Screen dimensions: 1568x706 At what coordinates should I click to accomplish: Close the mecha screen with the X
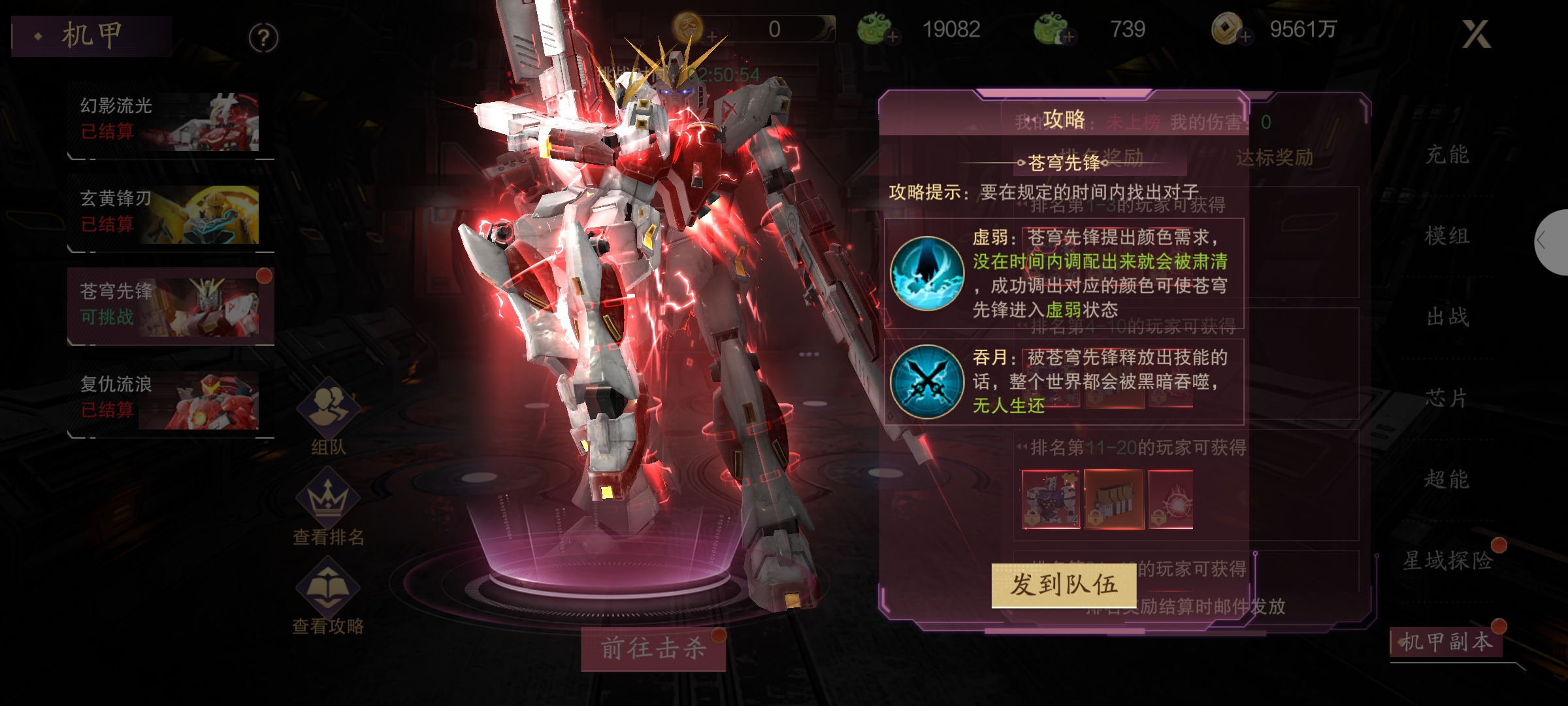[1475, 34]
